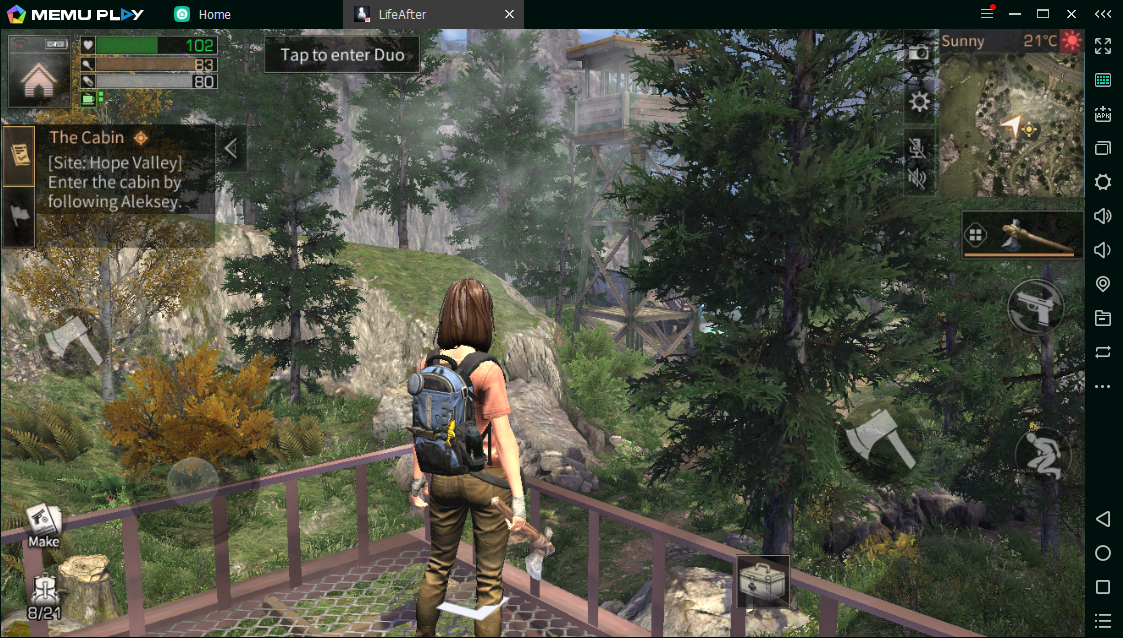Select the quest scroll tab
Viewport: 1123px width, 638px height.
tap(19, 155)
